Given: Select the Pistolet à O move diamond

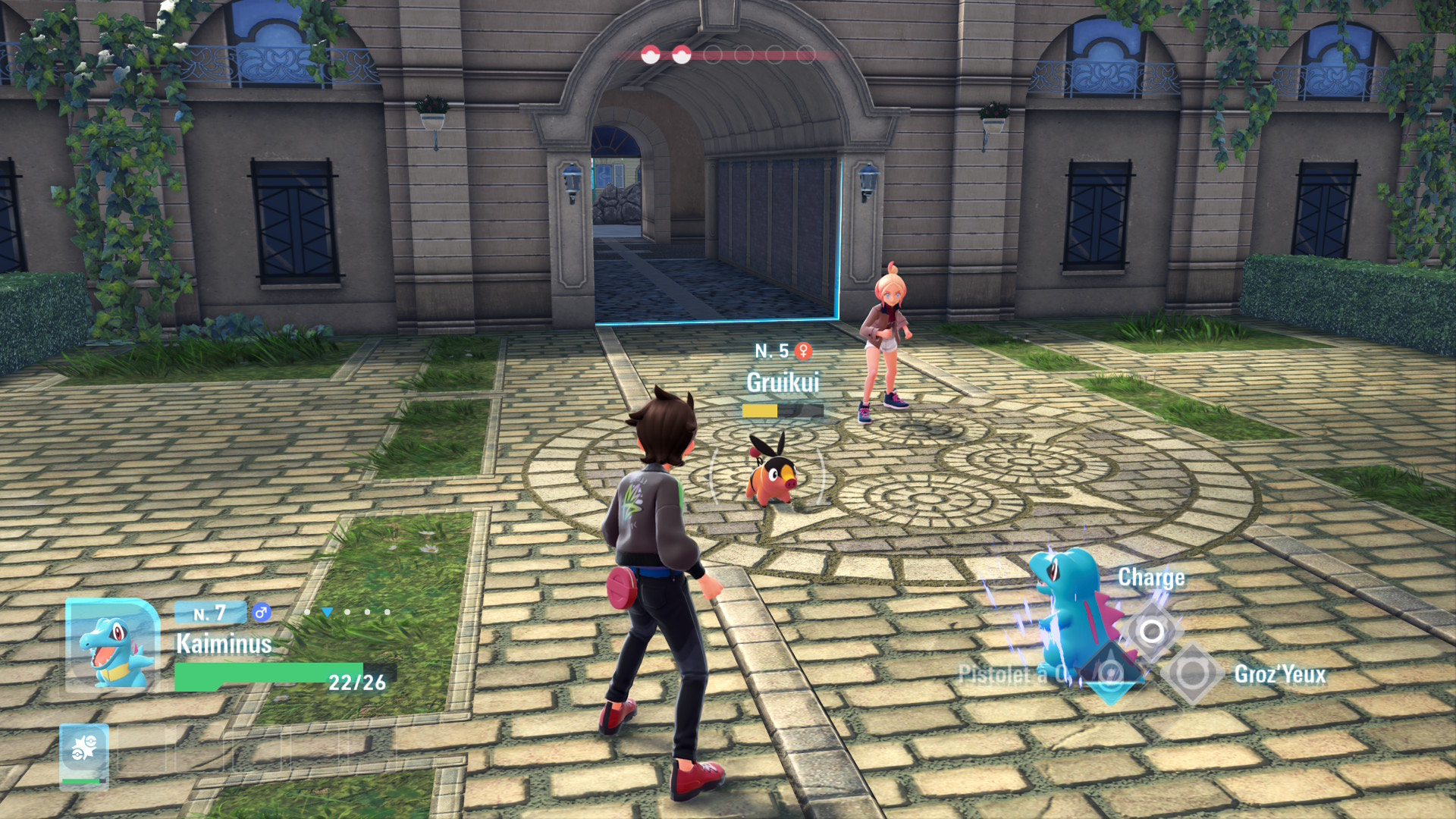Looking at the screenshot, I should point(1110,673).
